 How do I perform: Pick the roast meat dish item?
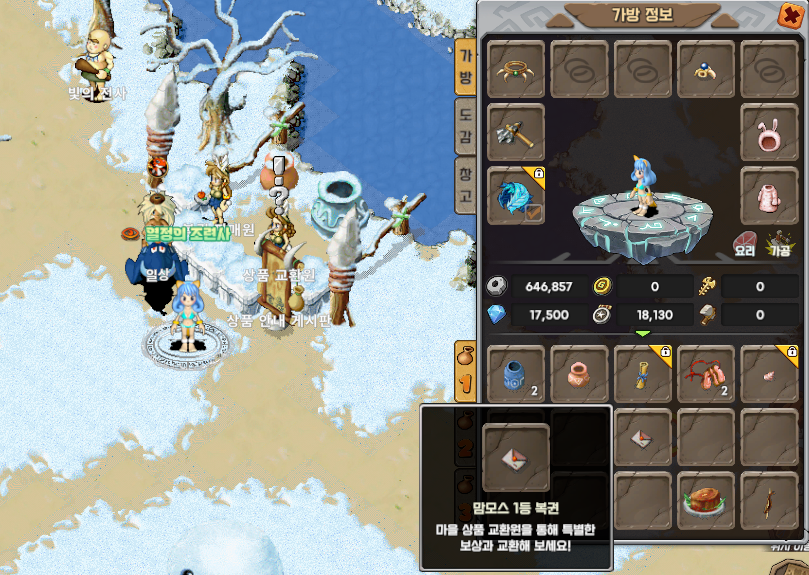coord(706,502)
